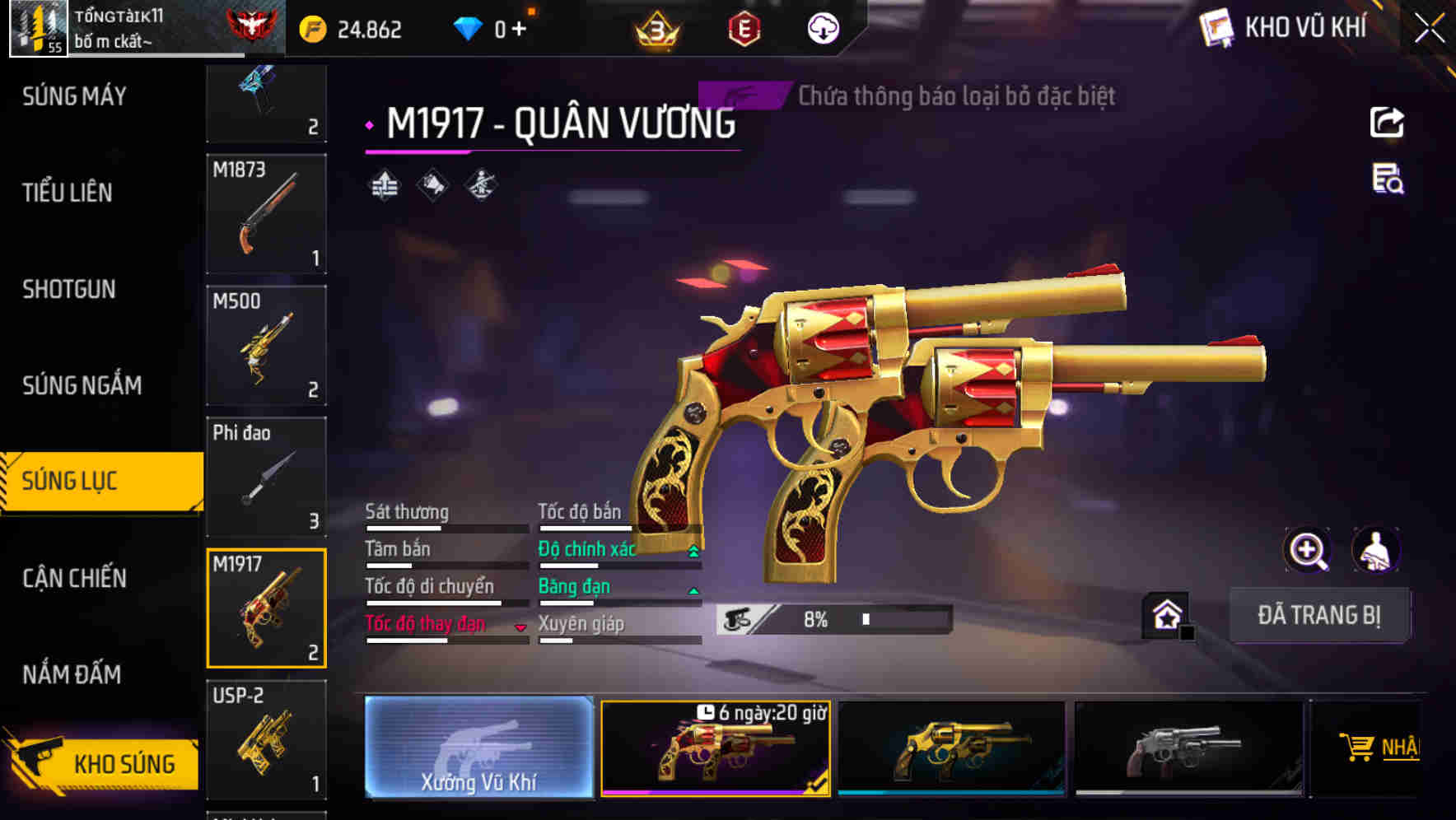
Task: Click the Tốc độ thay đạn downward arrow
Action: 520,626
